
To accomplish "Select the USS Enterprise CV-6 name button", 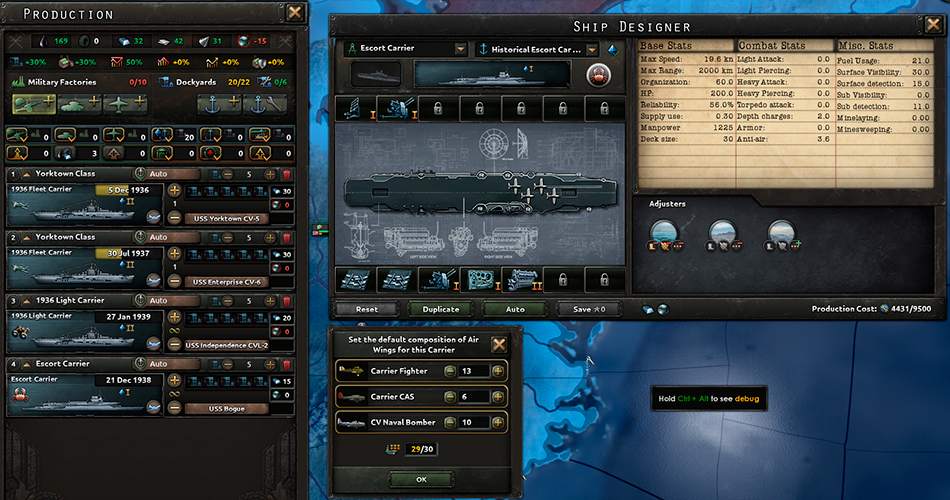I will pyautogui.click(x=227, y=281).
